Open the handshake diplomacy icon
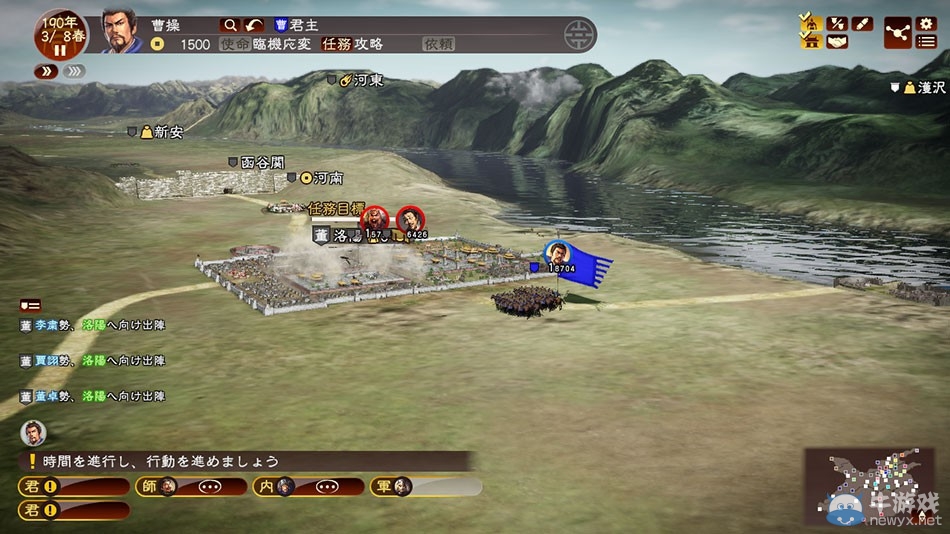This screenshot has width=950, height=534. pos(837,41)
